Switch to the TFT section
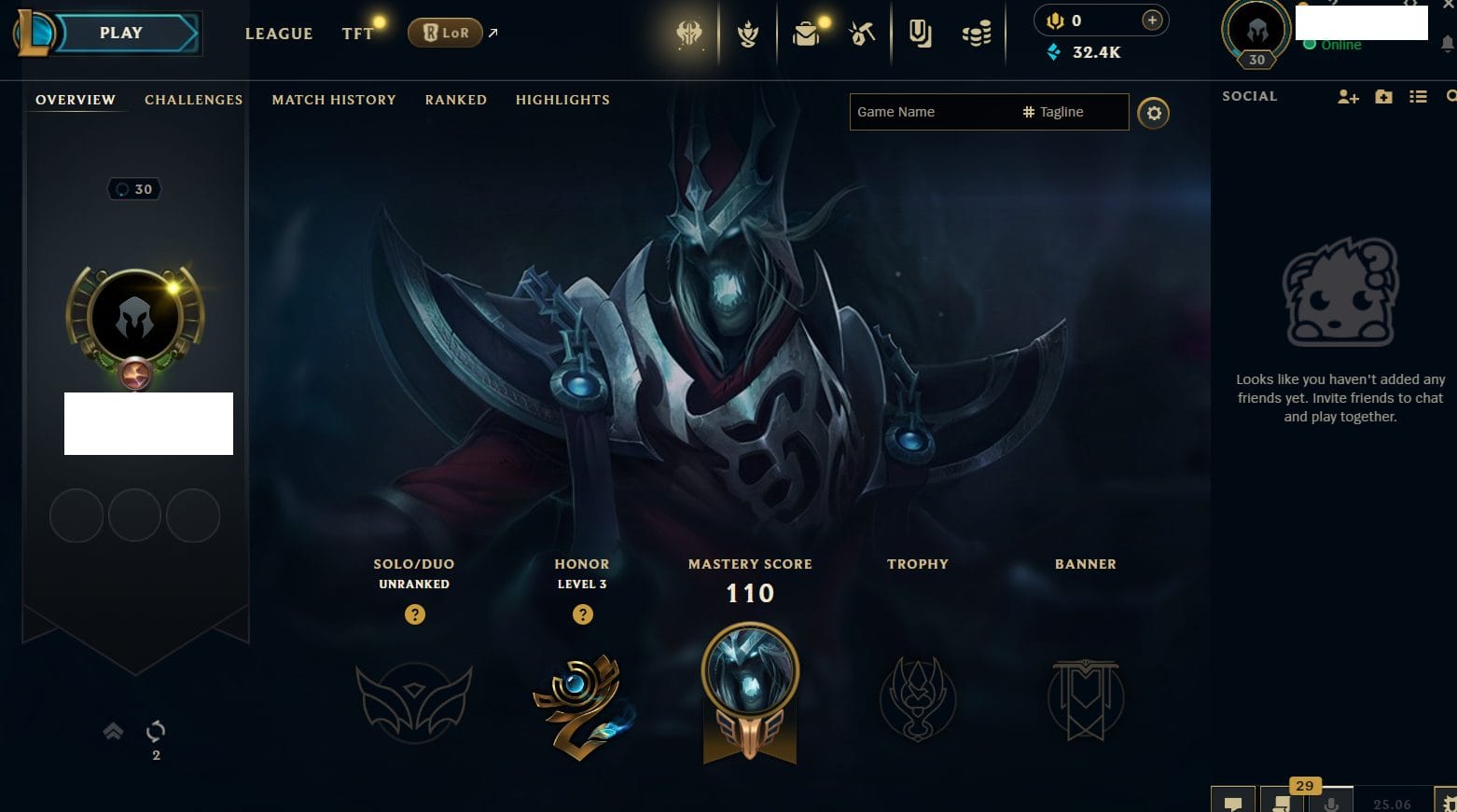Viewport: 1457px width, 812px height. [357, 34]
